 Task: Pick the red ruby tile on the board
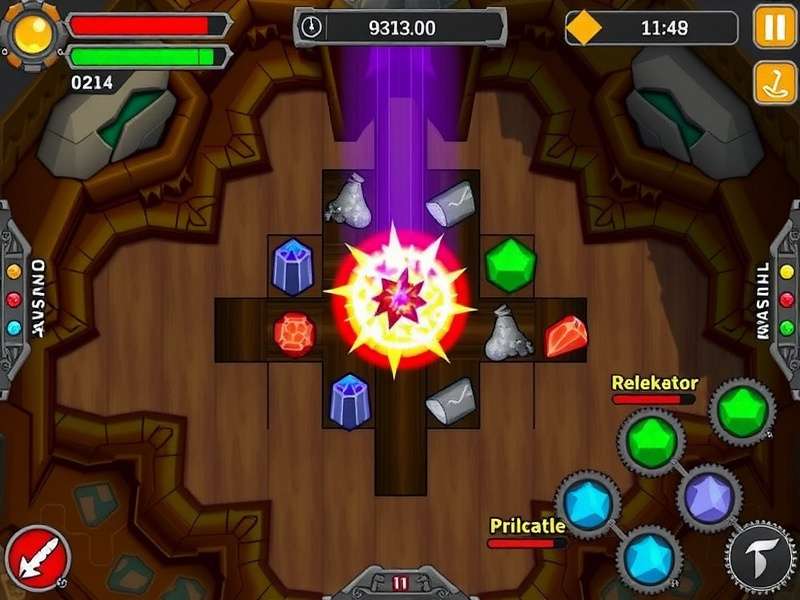(566, 336)
